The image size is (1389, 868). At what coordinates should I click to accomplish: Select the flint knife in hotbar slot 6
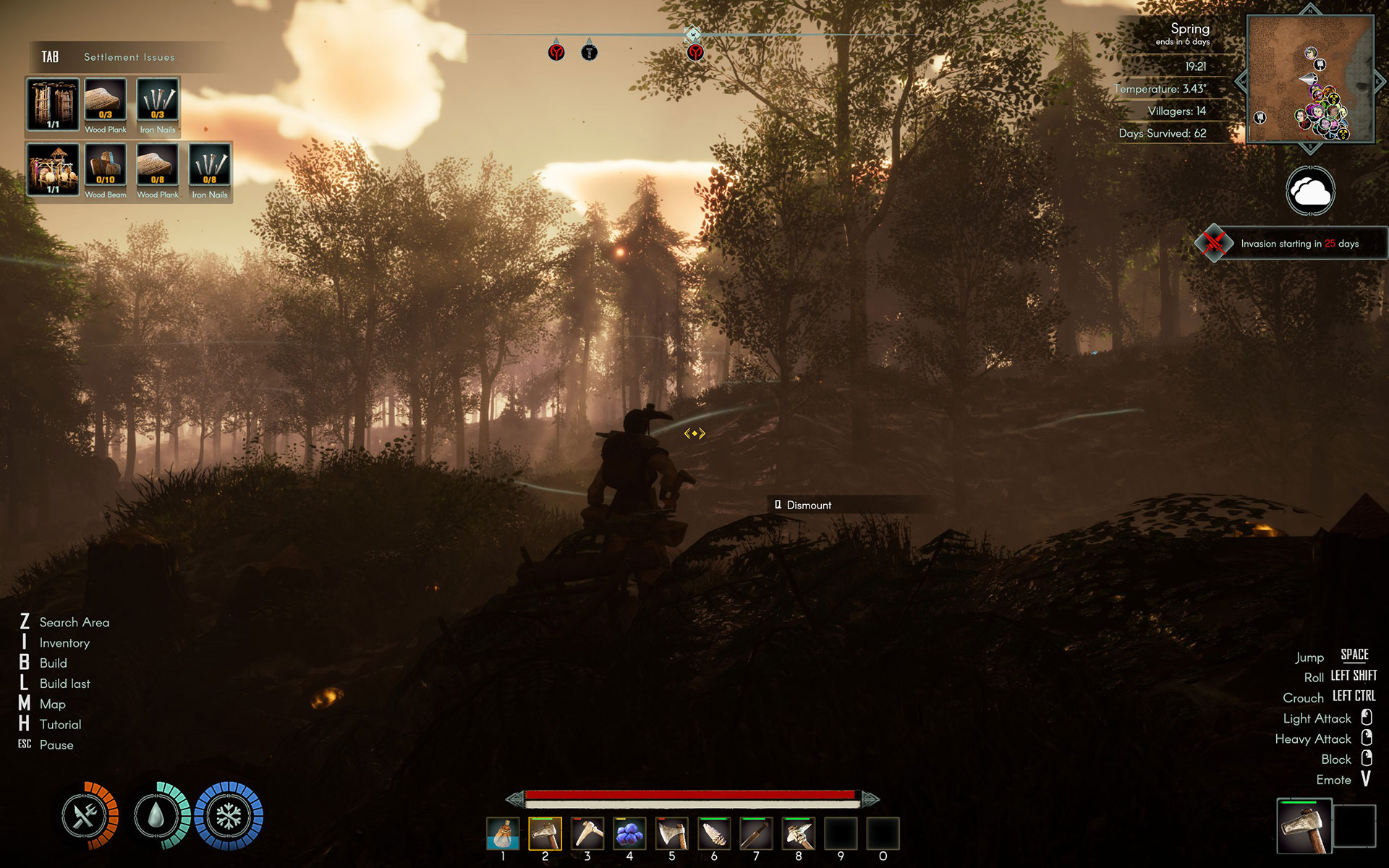click(x=714, y=834)
